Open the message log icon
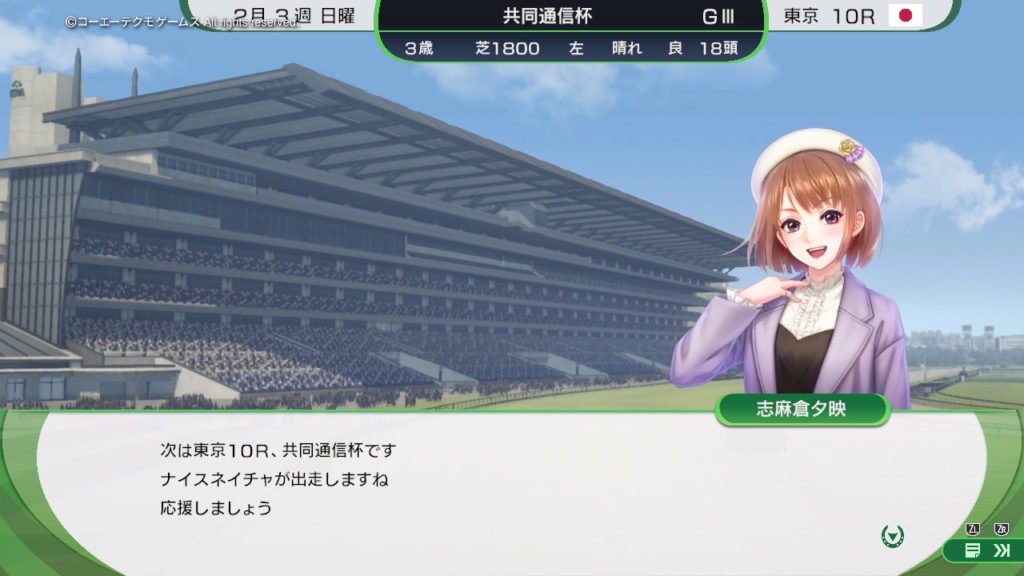This screenshot has height=576, width=1024. (x=972, y=550)
